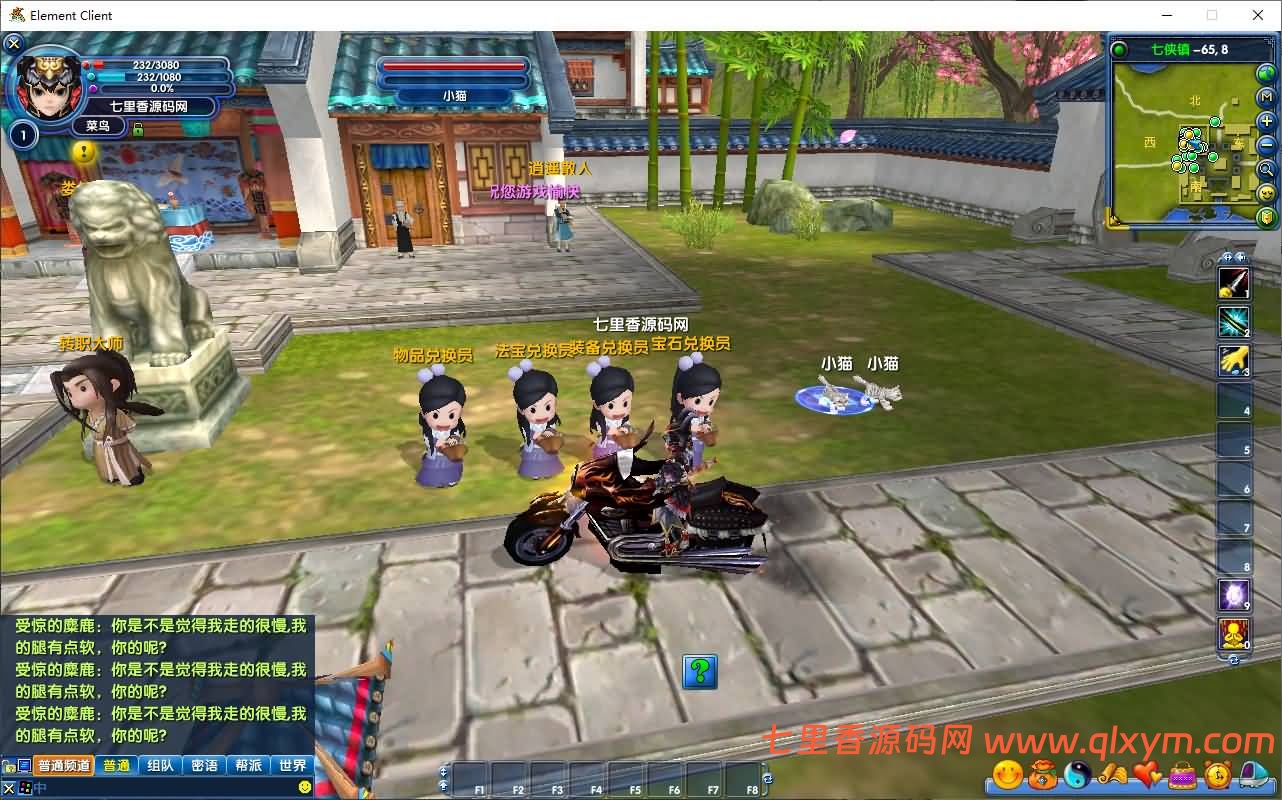Image resolution: width=1282 pixels, height=800 pixels.
Task: Toggle the smiley NPC display on minimap
Action: [x=1265, y=193]
